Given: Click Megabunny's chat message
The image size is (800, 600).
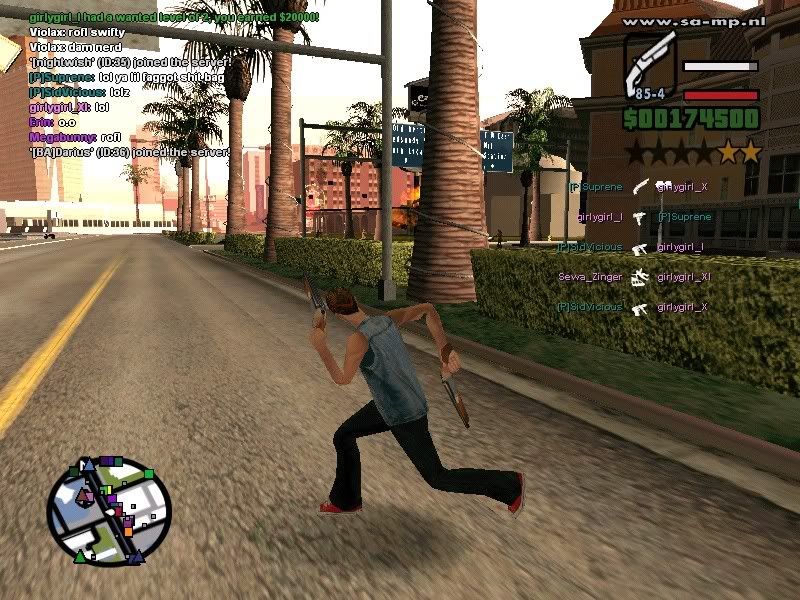Looking at the screenshot, I should (x=75, y=137).
